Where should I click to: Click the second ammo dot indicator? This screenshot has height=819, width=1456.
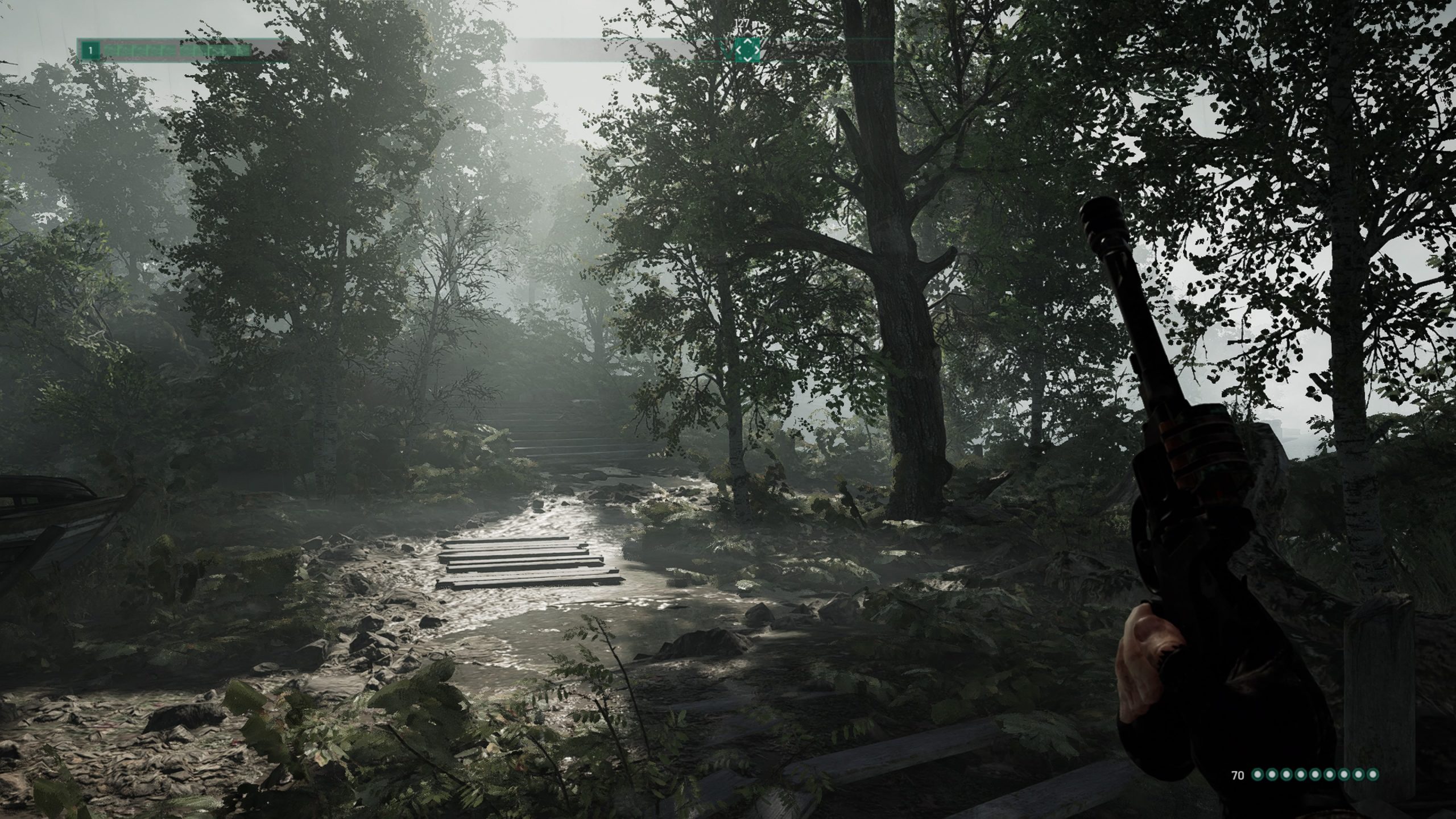click(x=1272, y=774)
